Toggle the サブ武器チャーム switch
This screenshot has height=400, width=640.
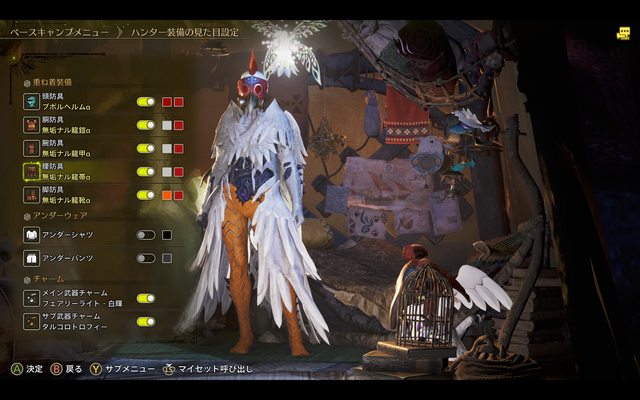(146, 322)
